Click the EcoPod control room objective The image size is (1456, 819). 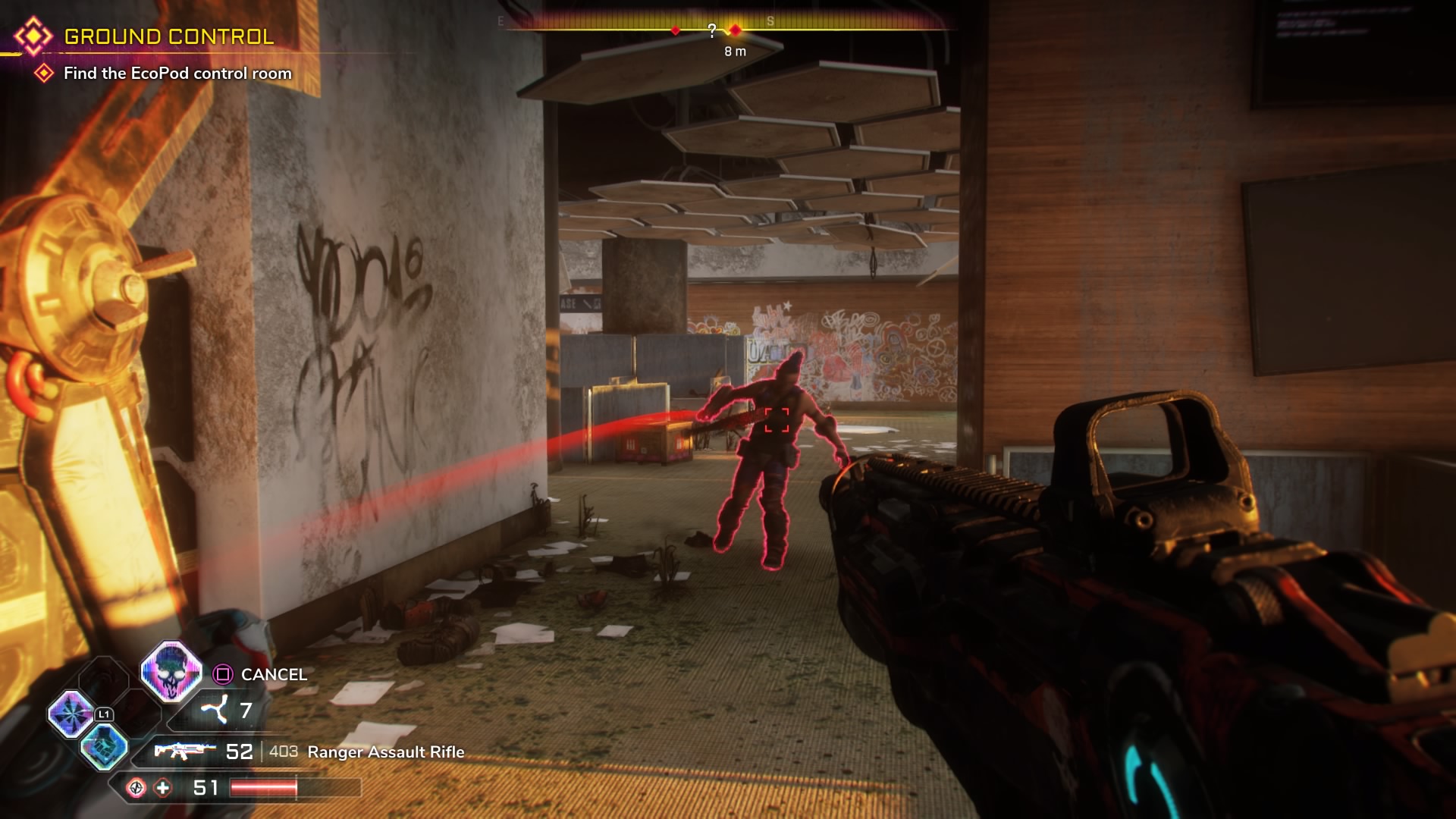coord(177,74)
